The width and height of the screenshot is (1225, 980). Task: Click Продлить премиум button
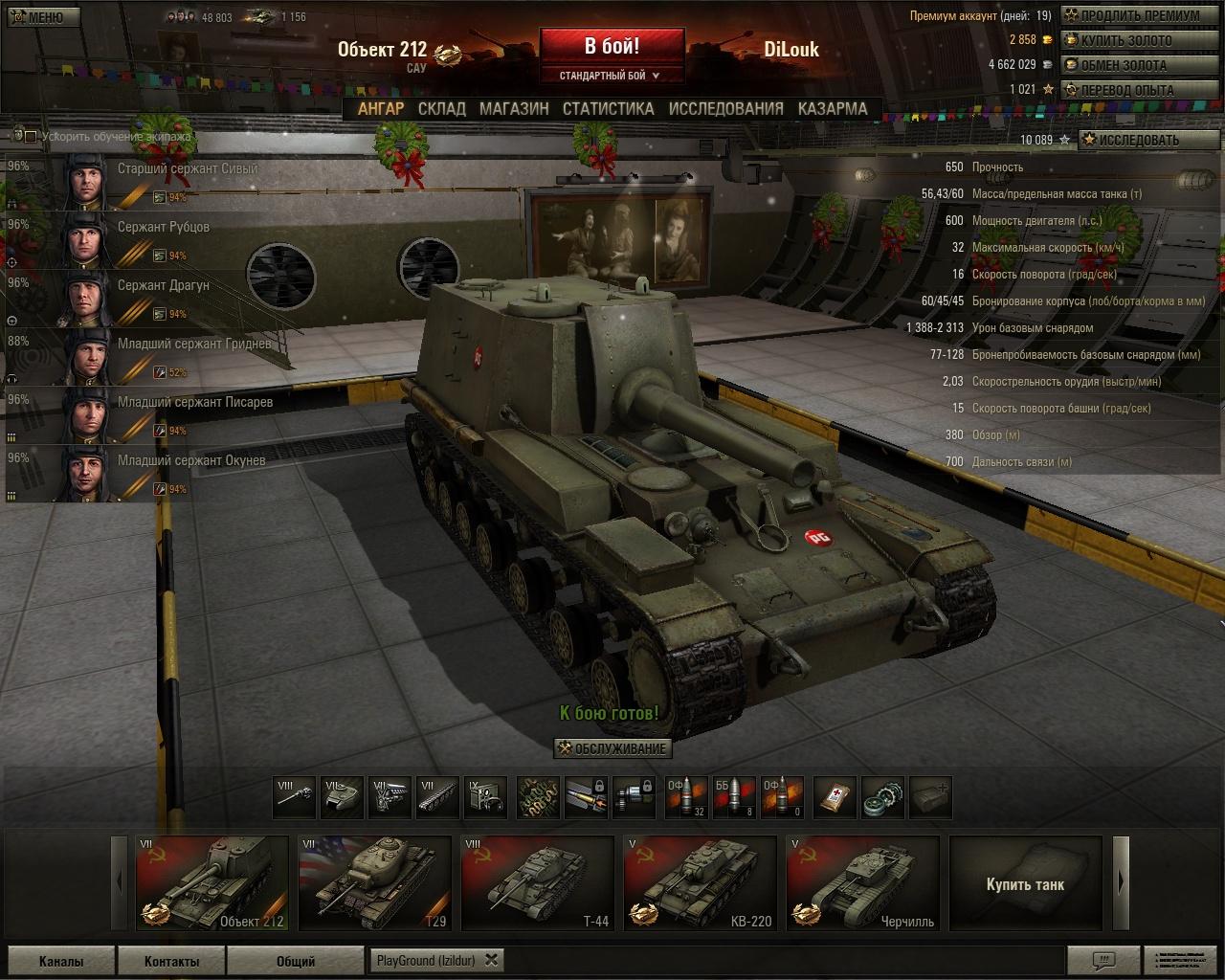pyautogui.click(x=1132, y=15)
